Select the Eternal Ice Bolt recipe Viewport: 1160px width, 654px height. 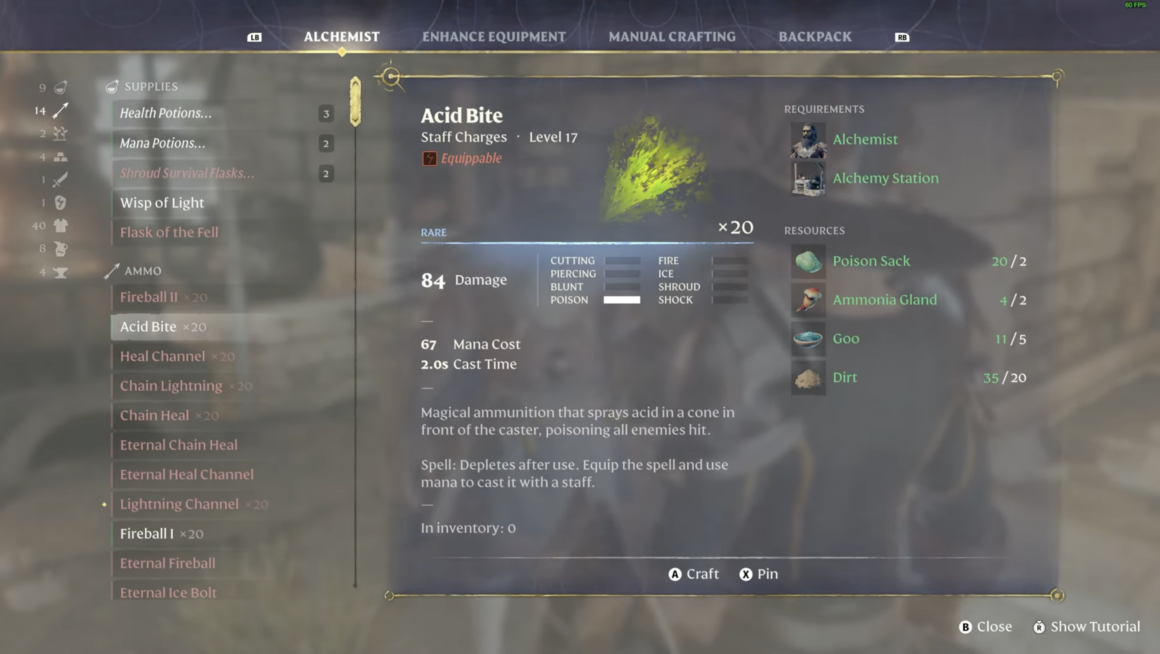[168, 592]
